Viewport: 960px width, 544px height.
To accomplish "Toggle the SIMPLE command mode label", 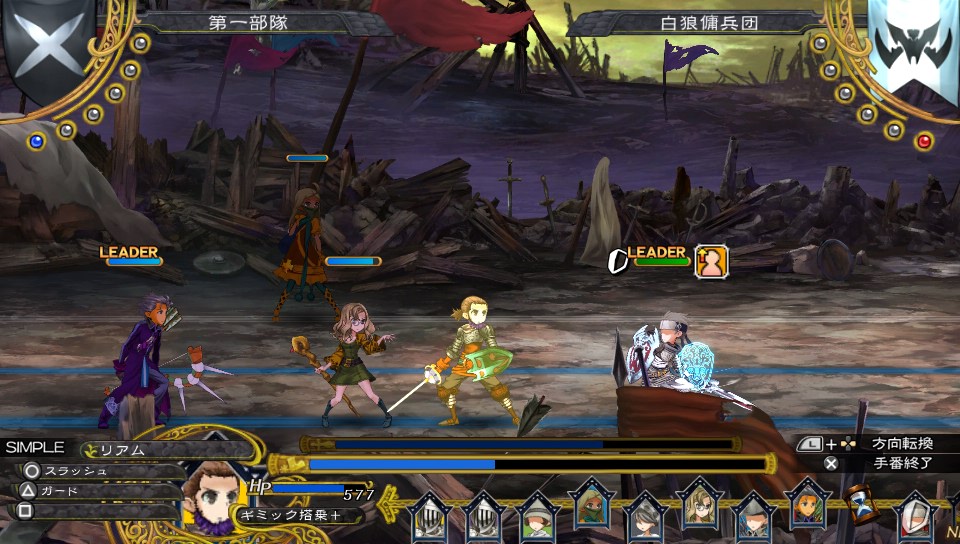I will pos(35,447).
